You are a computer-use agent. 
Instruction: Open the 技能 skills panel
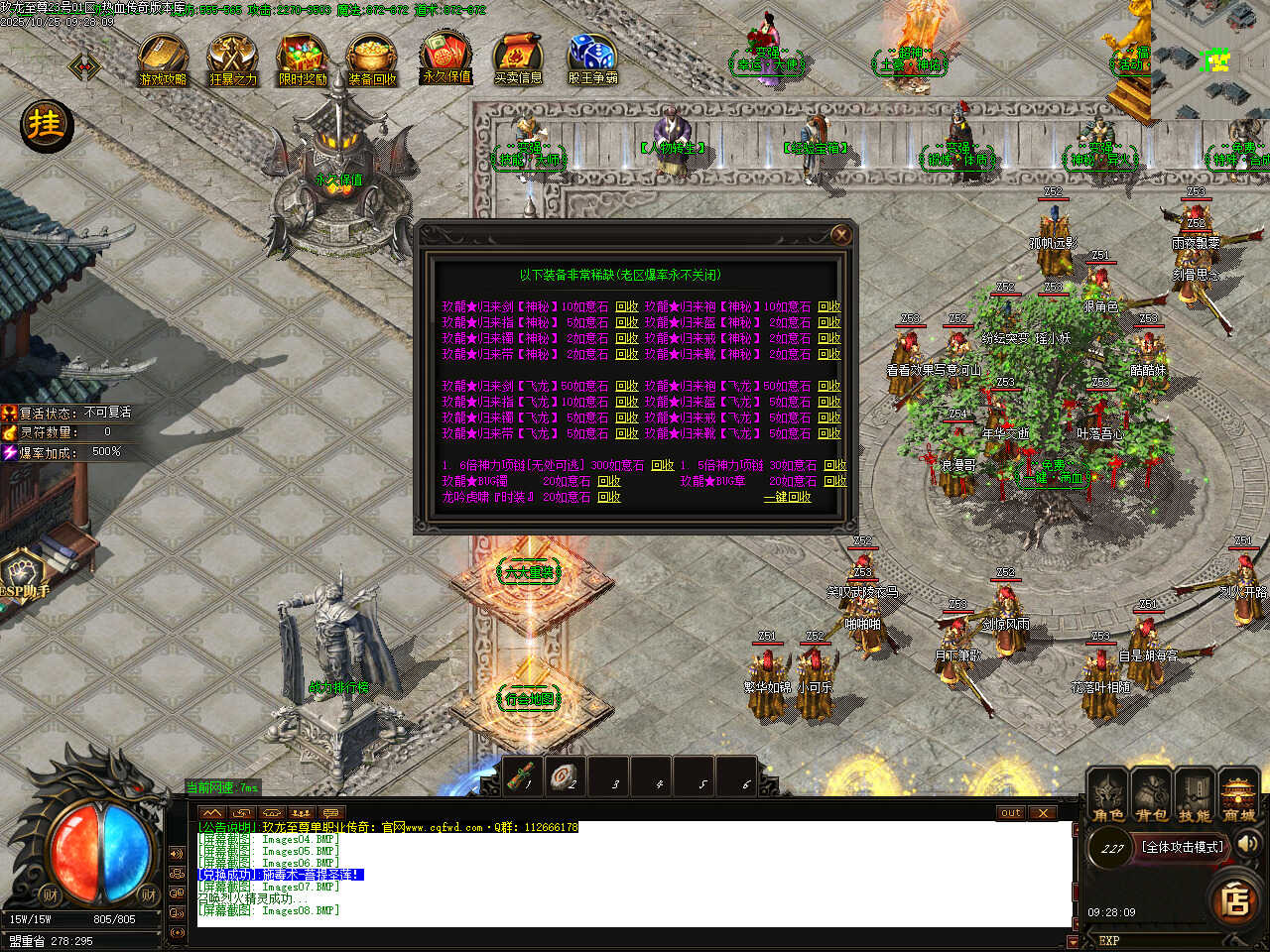click(x=1195, y=798)
